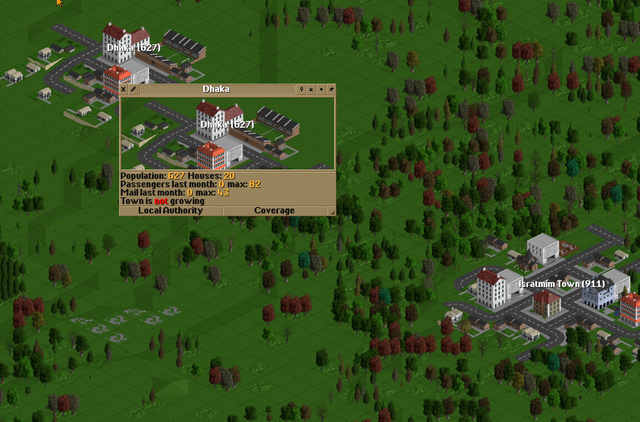Click the Dhaka town viewport preview
Viewport: 640px width, 422px height.
point(227,132)
